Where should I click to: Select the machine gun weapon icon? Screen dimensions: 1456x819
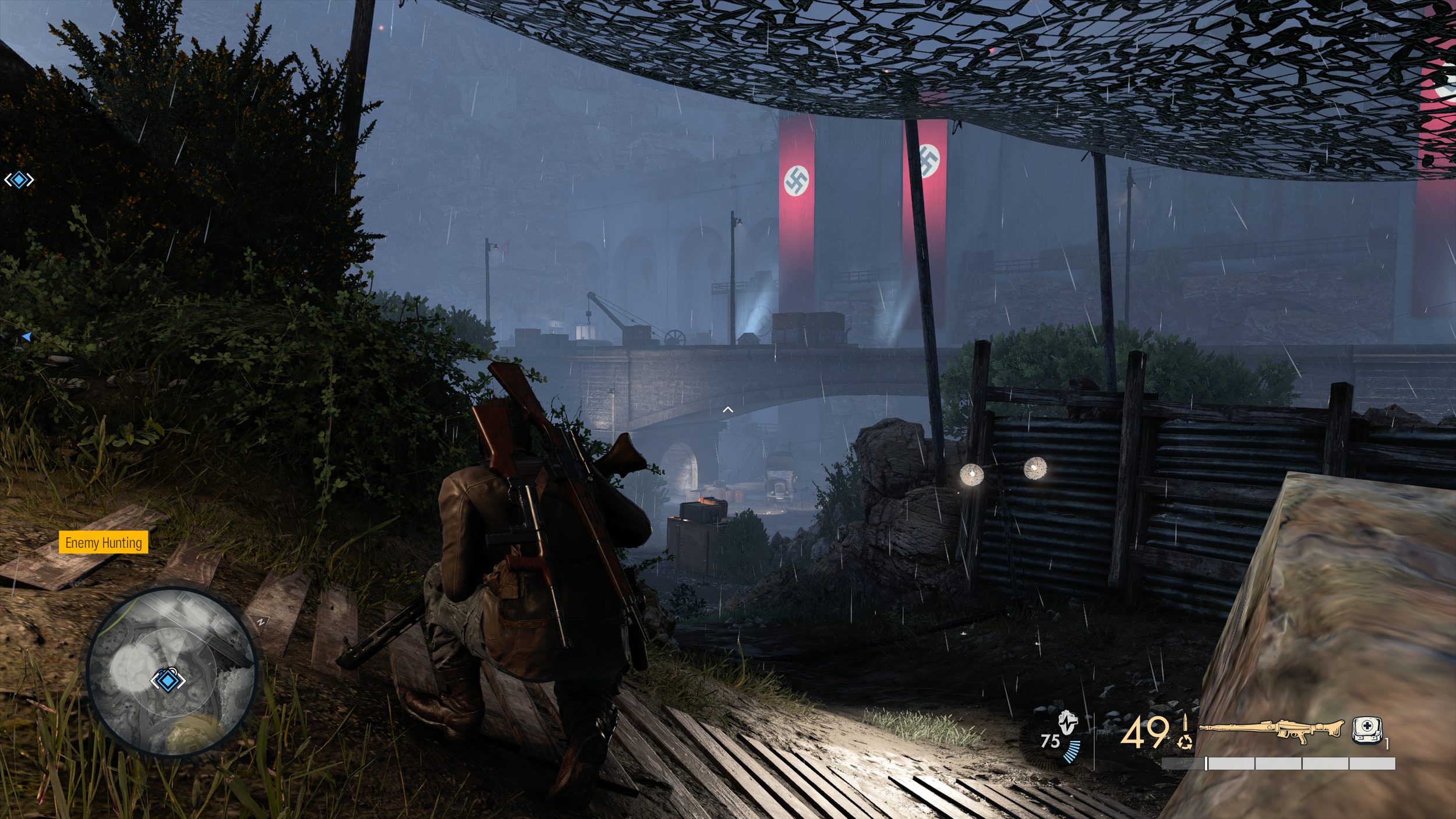(x=1271, y=730)
